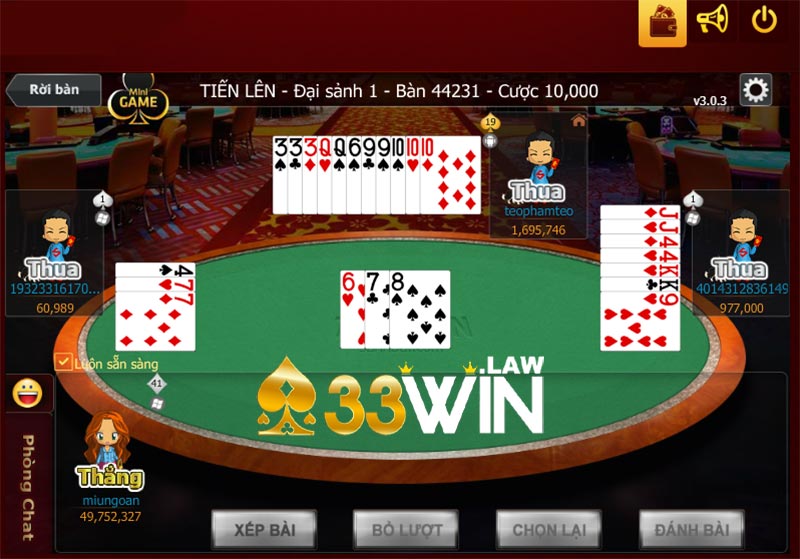Screen dimensions: 800x559
Task: Hit the power exit button
Action: point(765,21)
